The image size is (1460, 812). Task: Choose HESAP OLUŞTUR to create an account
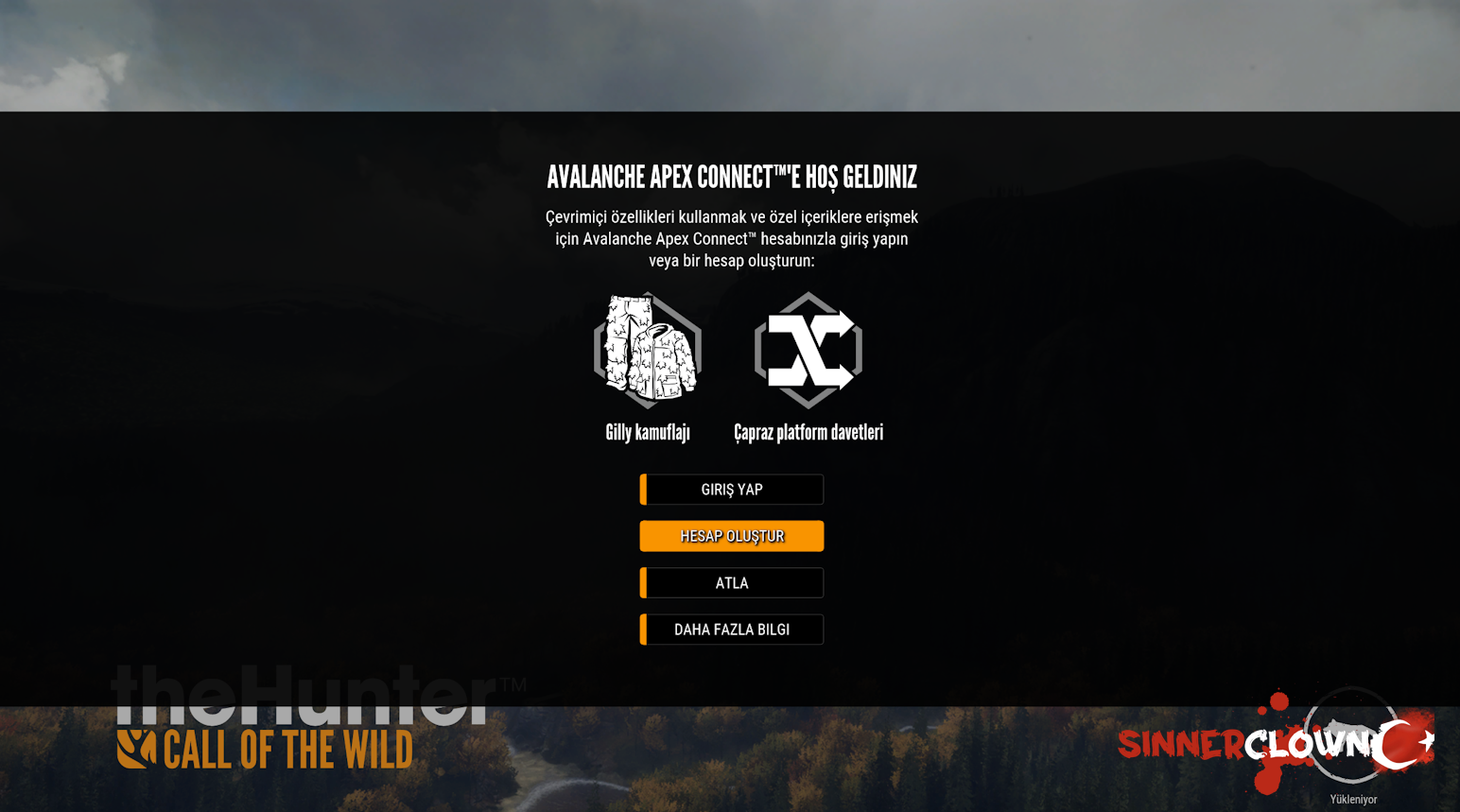coord(732,536)
